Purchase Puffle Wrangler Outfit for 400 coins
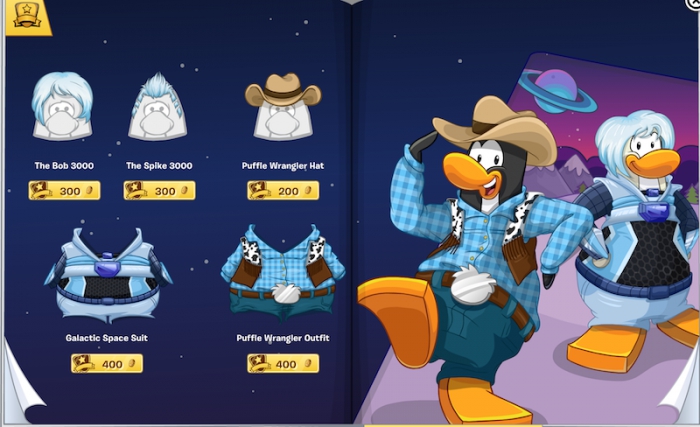700x427 pixels. [283, 364]
